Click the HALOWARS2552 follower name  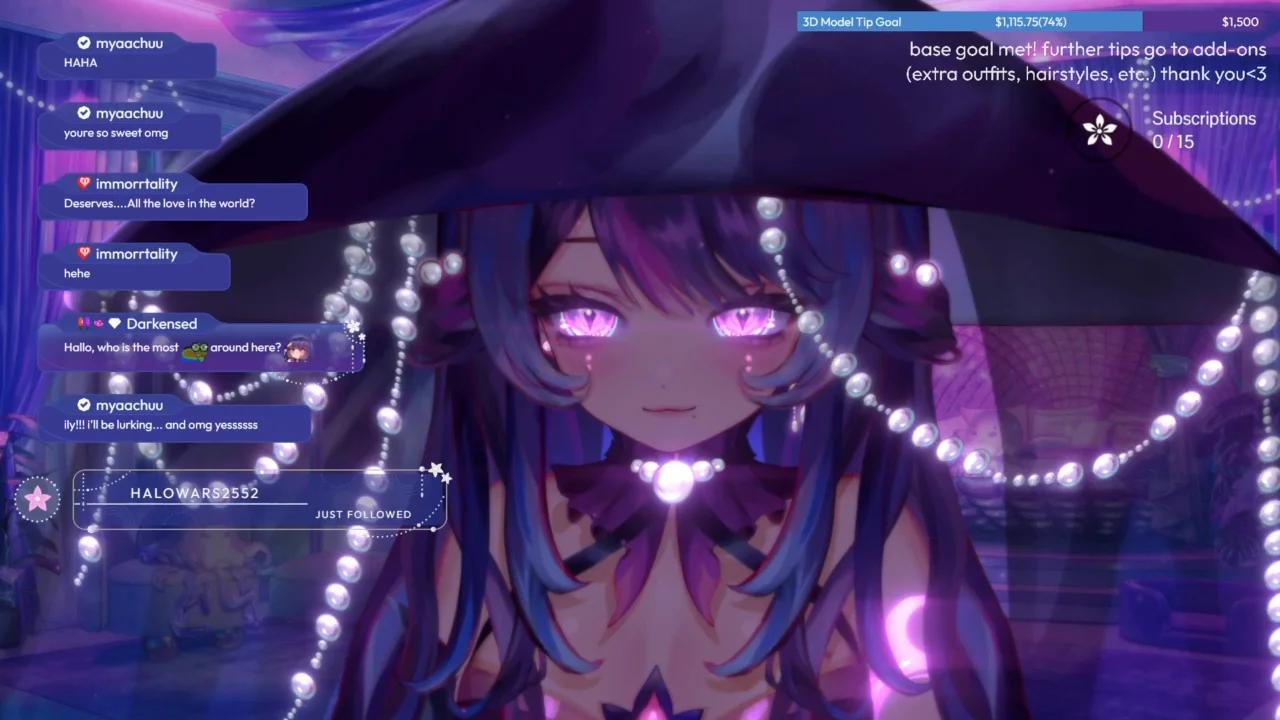point(195,492)
